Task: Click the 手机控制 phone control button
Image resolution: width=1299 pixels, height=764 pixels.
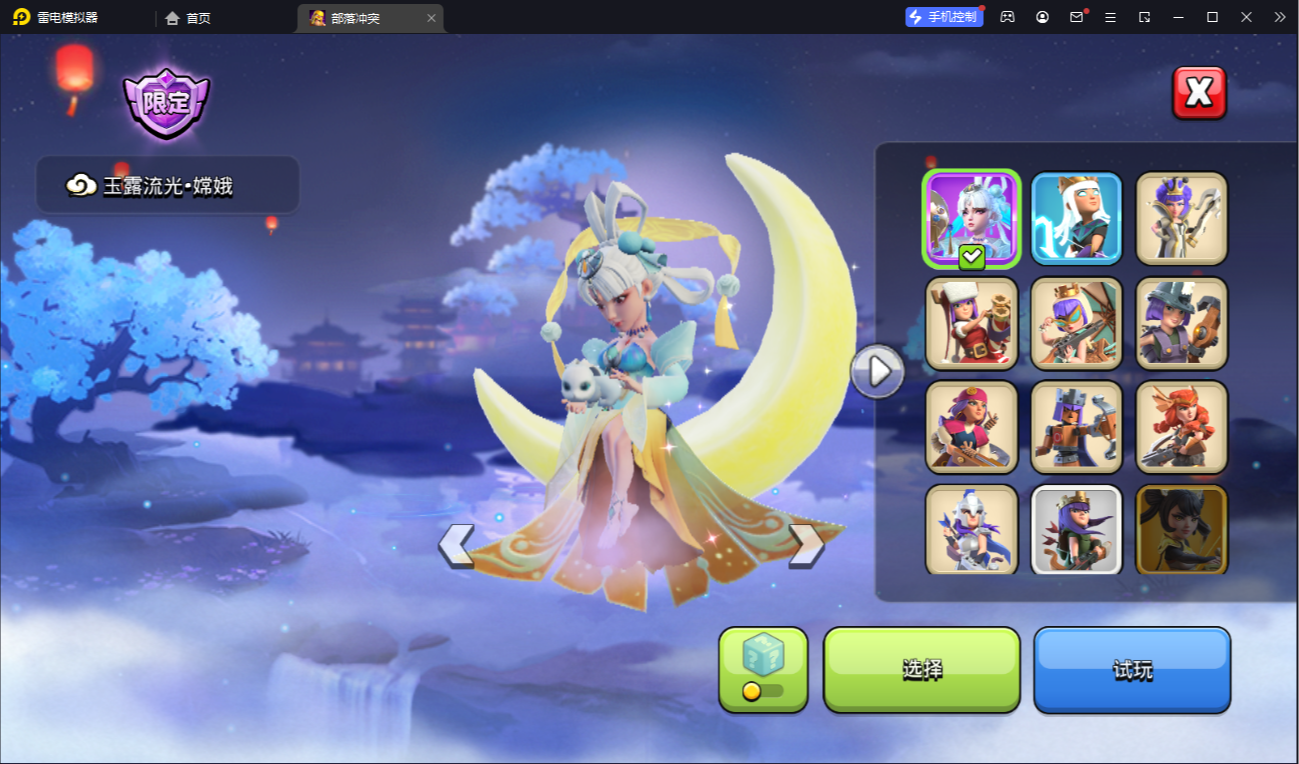Action: [x=944, y=17]
